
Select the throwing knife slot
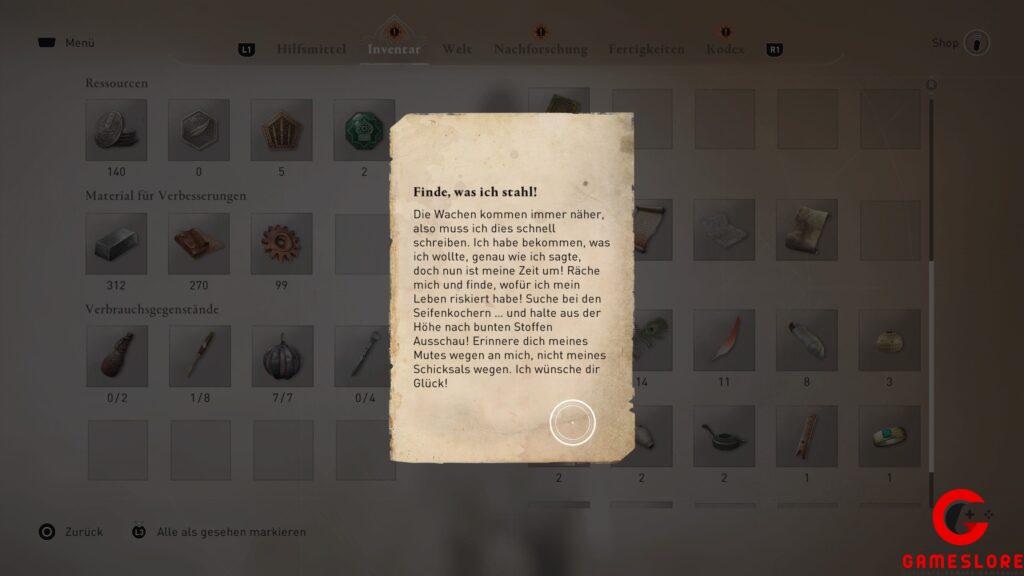click(198, 356)
